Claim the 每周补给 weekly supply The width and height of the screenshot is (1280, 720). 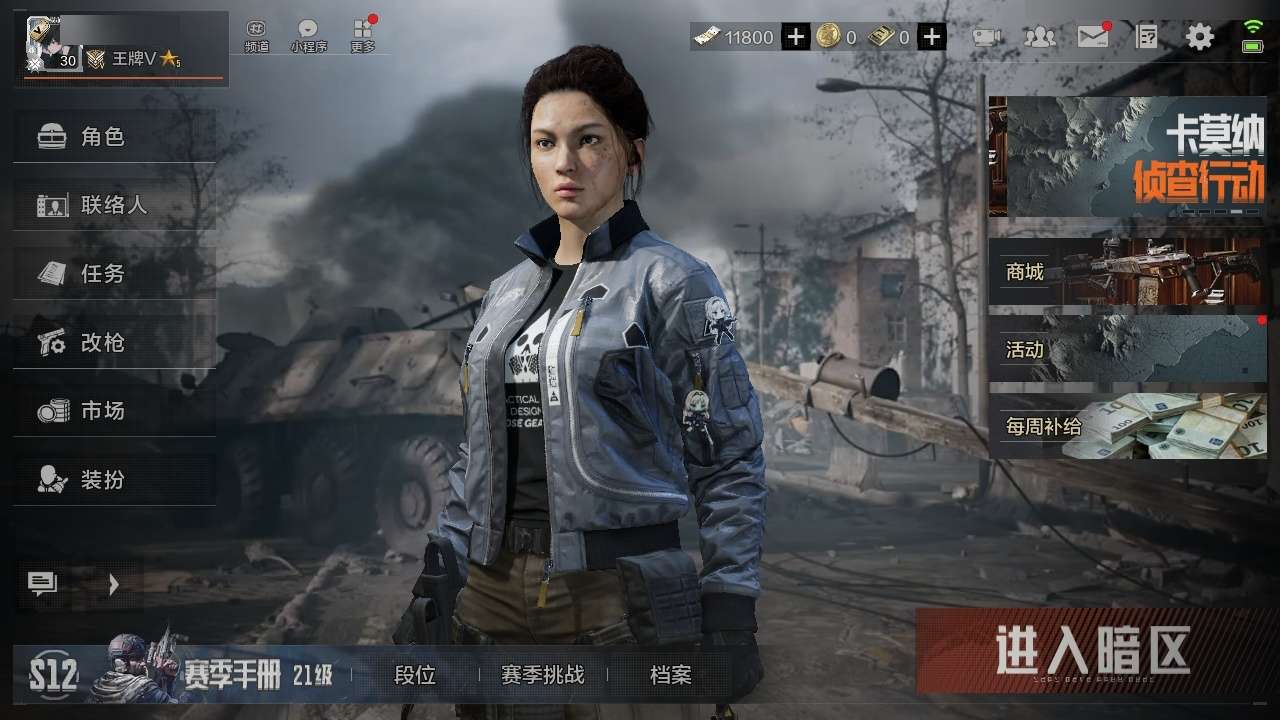[x=1127, y=426]
